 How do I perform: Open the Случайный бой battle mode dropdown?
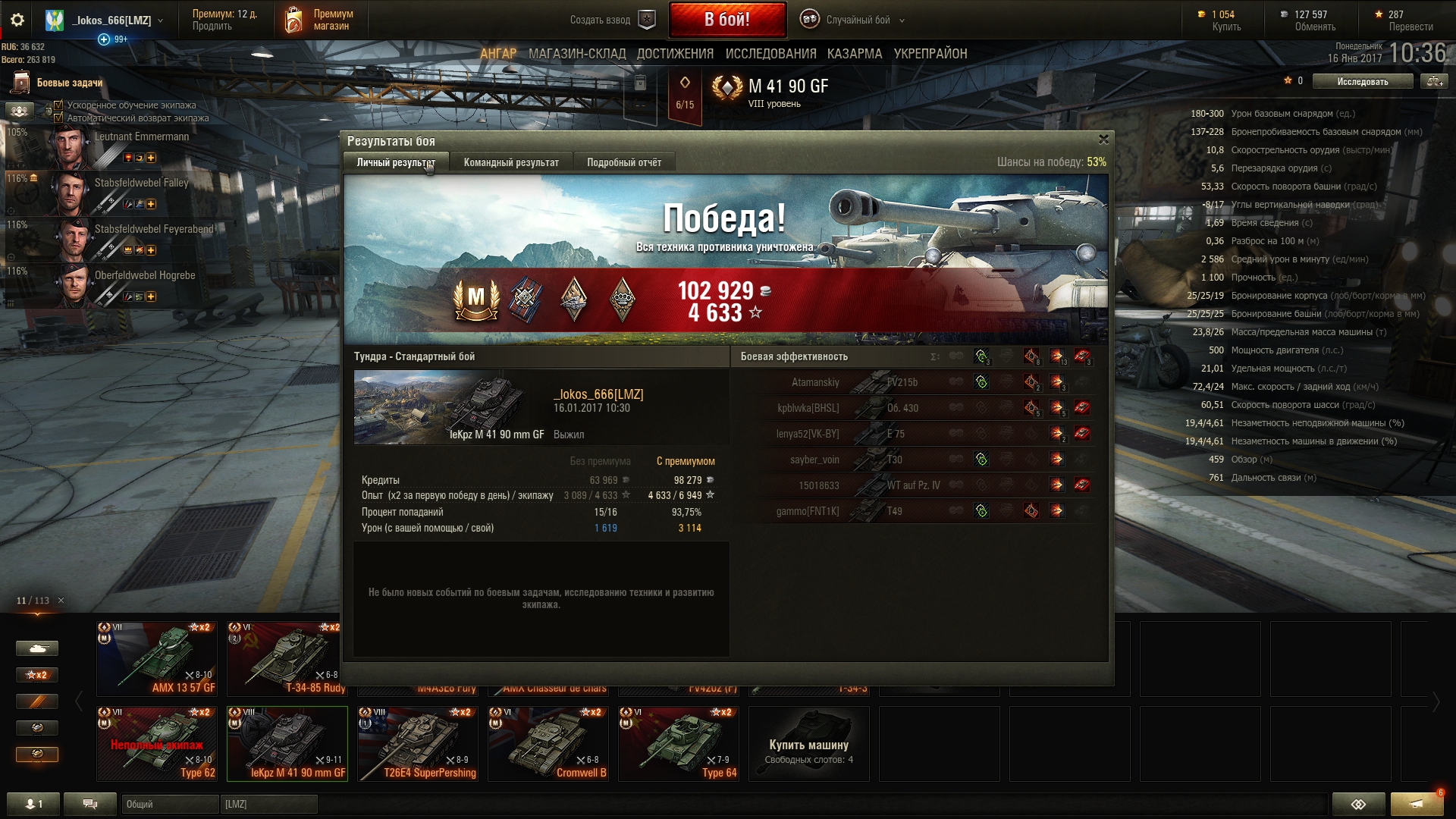pyautogui.click(x=858, y=20)
